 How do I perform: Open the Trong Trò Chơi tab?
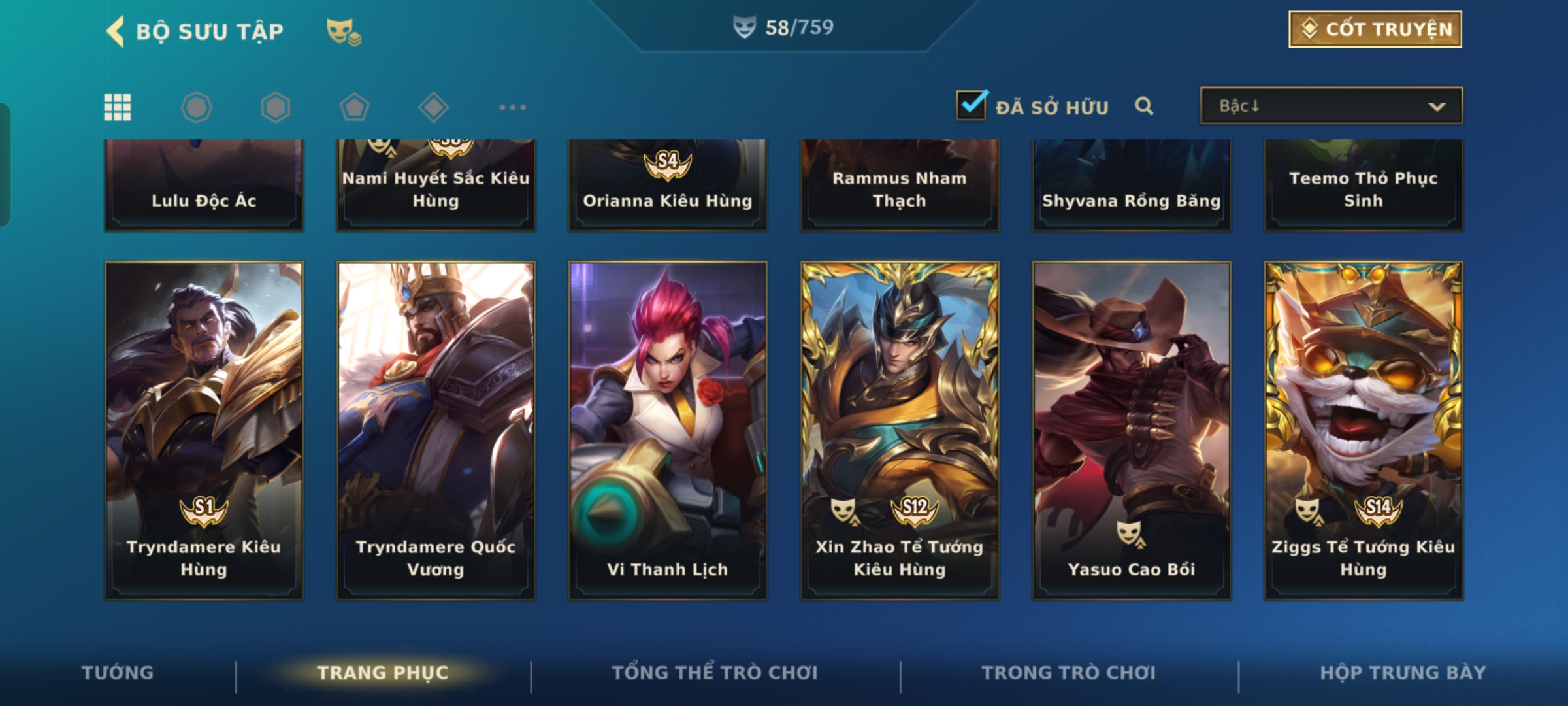(1069, 673)
